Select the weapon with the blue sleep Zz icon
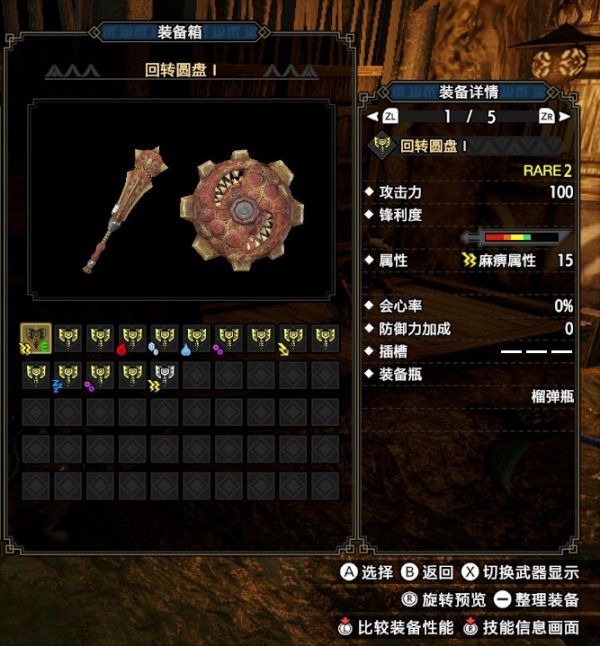The height and width of the screenshot is (646, 600). click(67, 376)
